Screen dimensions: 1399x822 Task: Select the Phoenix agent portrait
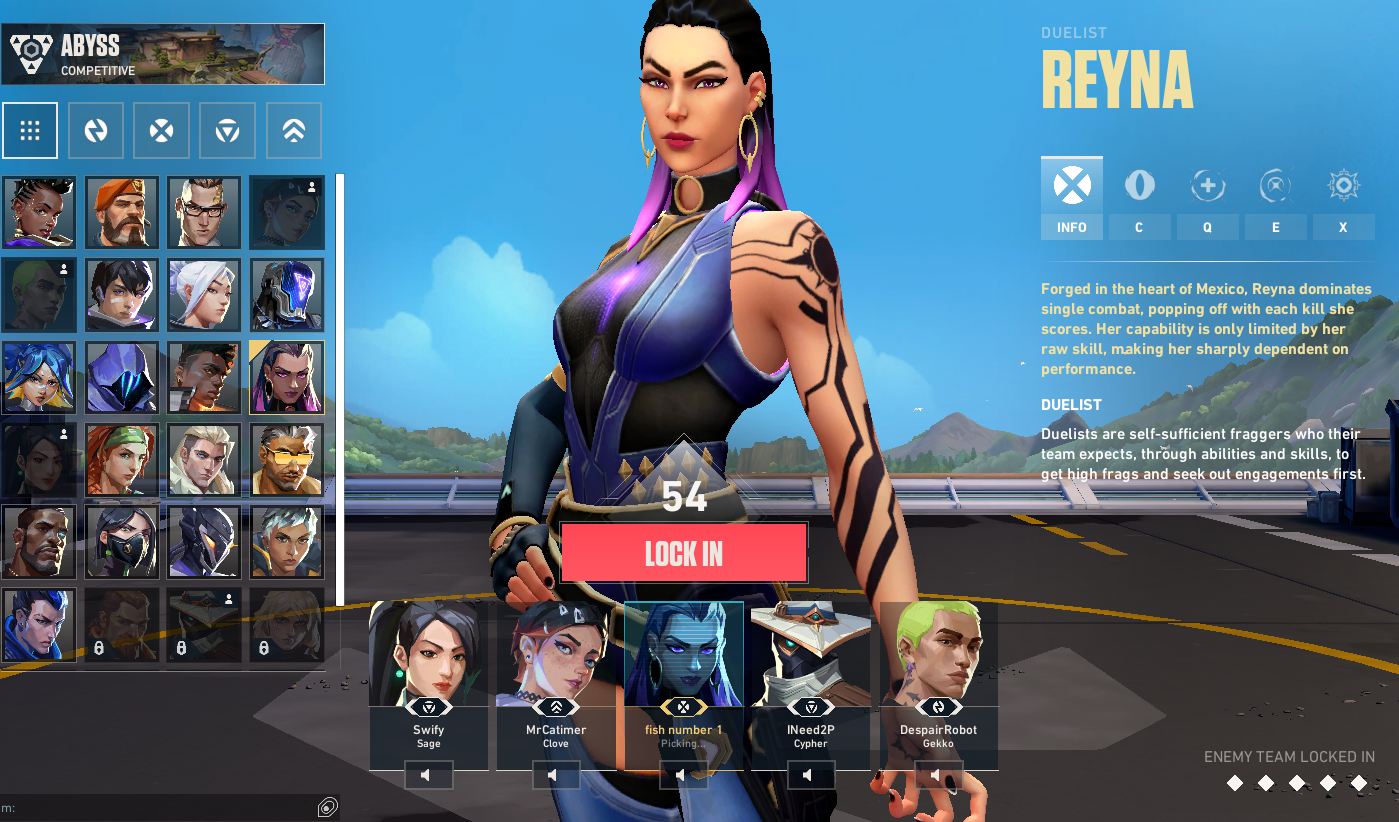(204, 377)
